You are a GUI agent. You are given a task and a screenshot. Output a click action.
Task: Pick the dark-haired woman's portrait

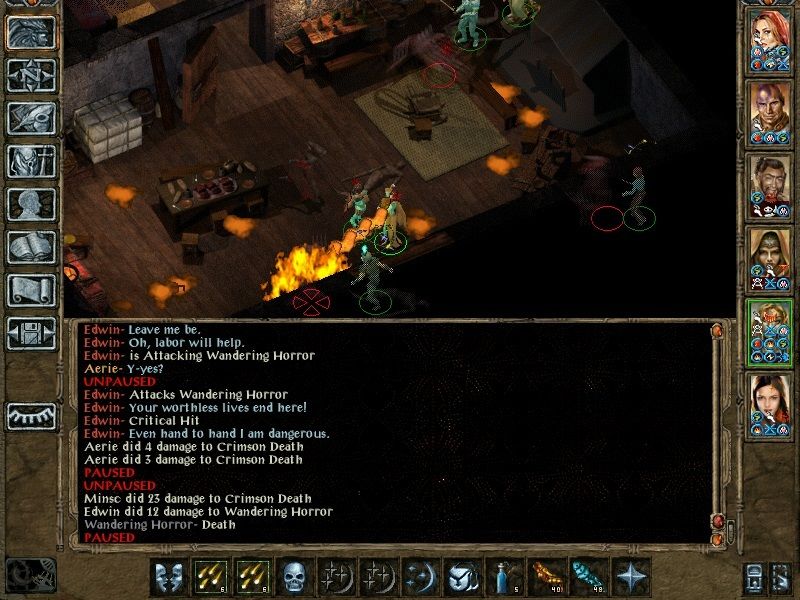pyautogui.click(x=770, y=403)
